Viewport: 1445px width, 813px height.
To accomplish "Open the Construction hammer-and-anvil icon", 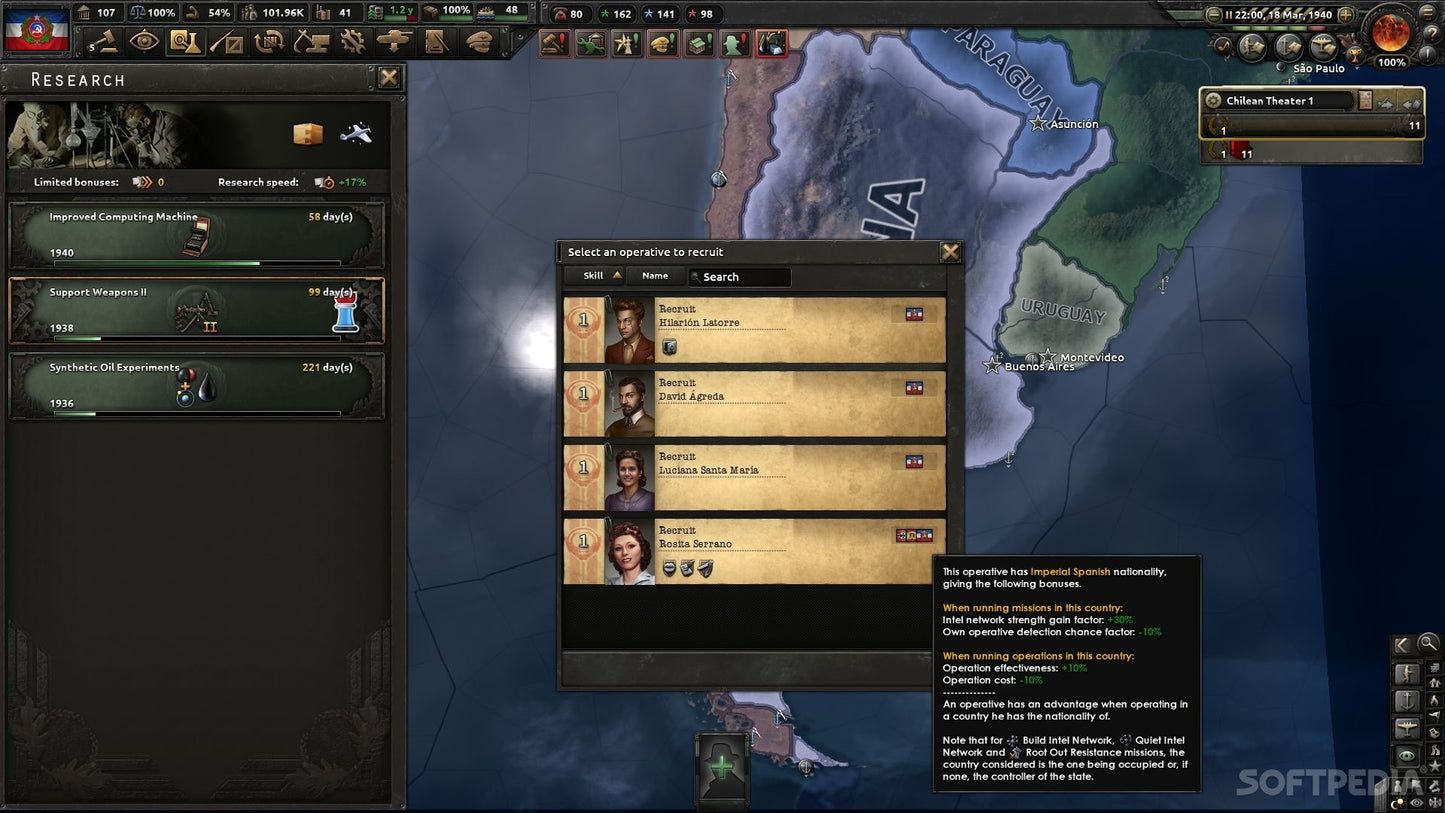I will pyautogui.click(x=313, y=42).
